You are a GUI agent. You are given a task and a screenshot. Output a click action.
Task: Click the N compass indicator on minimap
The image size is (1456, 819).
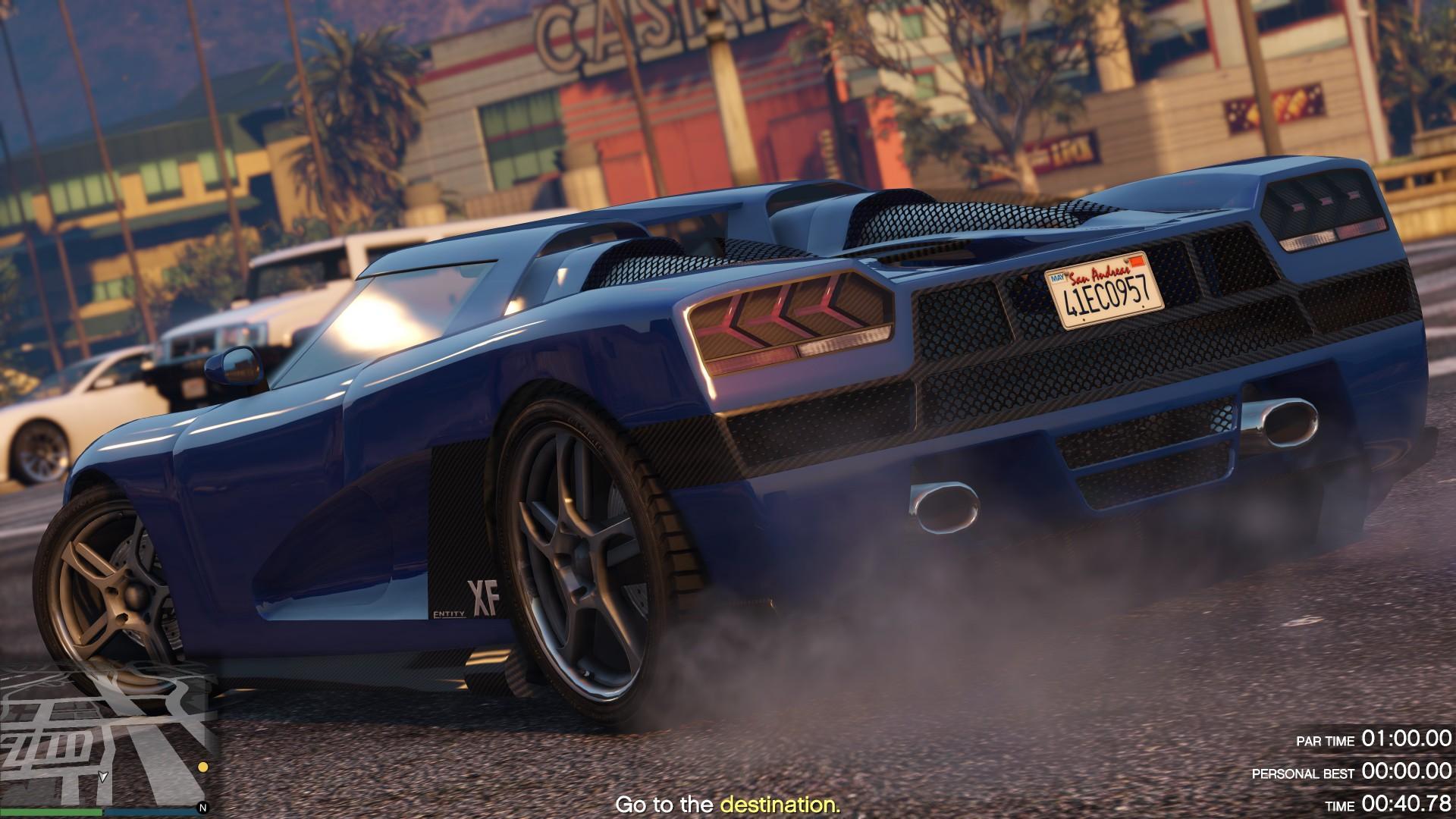203,806
